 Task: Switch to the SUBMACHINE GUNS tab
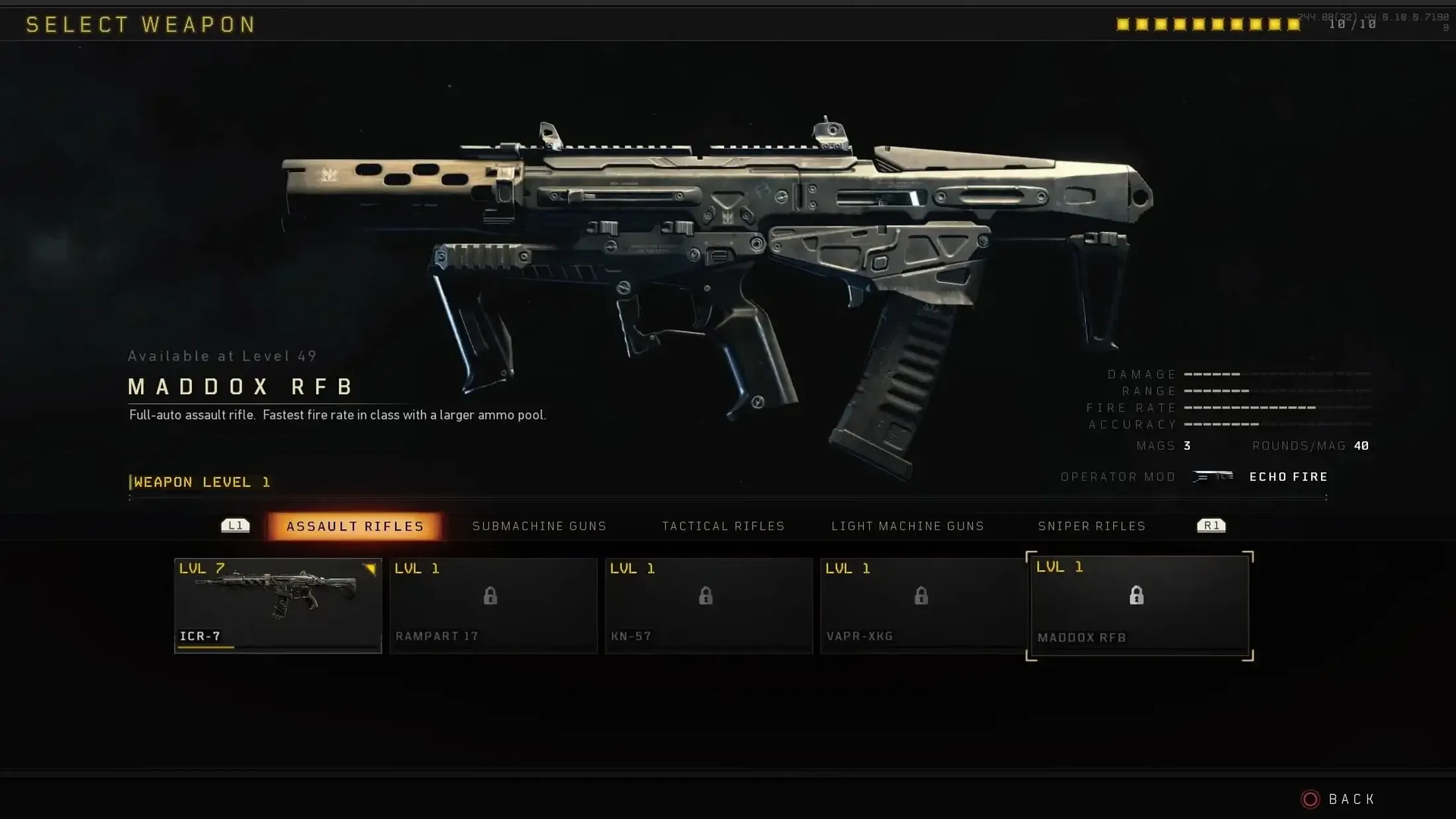pyautogui.click(x=539, y=526)
